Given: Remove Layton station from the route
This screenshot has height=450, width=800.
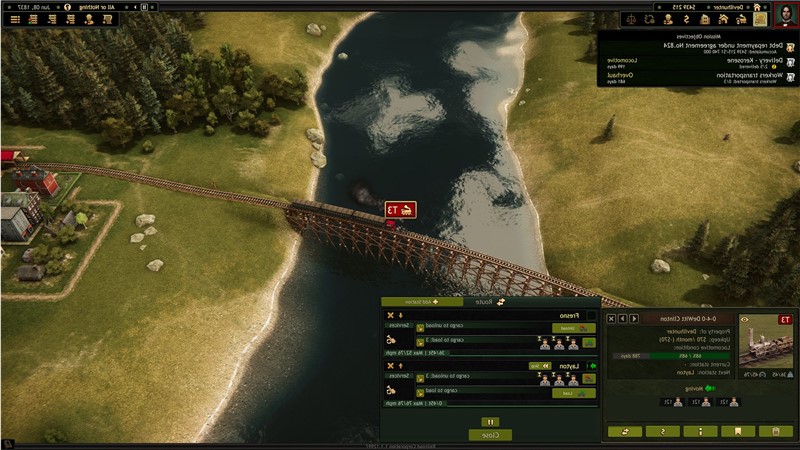Looking at the screenshot, I should [x=389, y=366].
